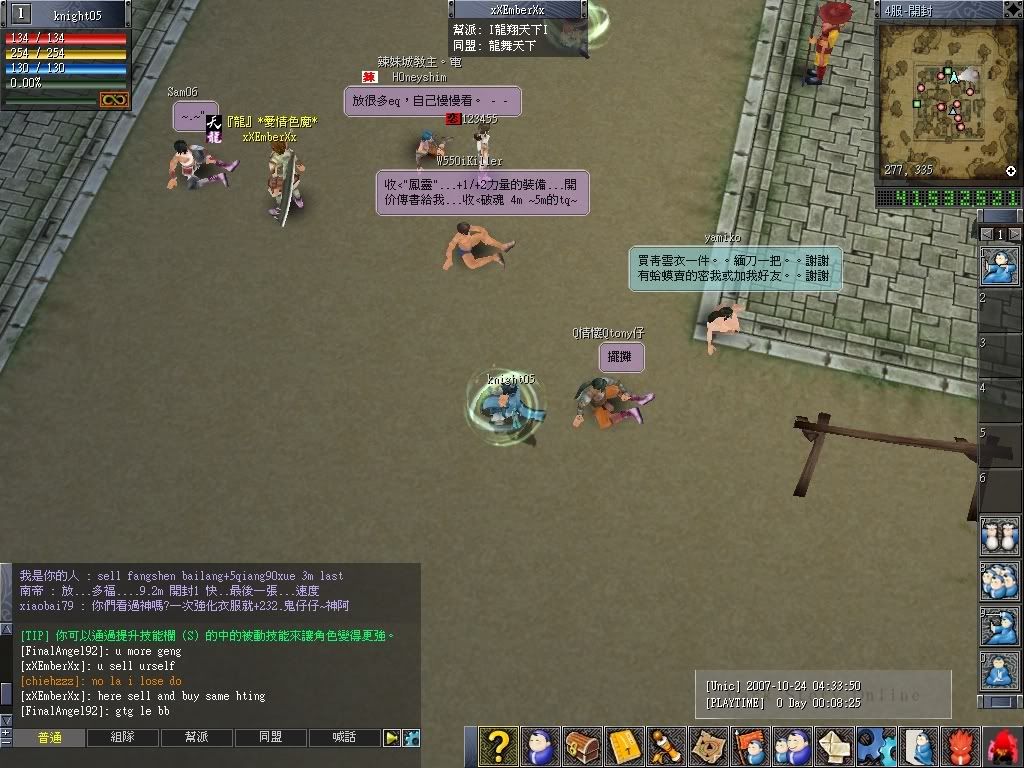Open the scroll icon in bottom toolbar
Screen dimensions: 1024x768
coord(667,747)
